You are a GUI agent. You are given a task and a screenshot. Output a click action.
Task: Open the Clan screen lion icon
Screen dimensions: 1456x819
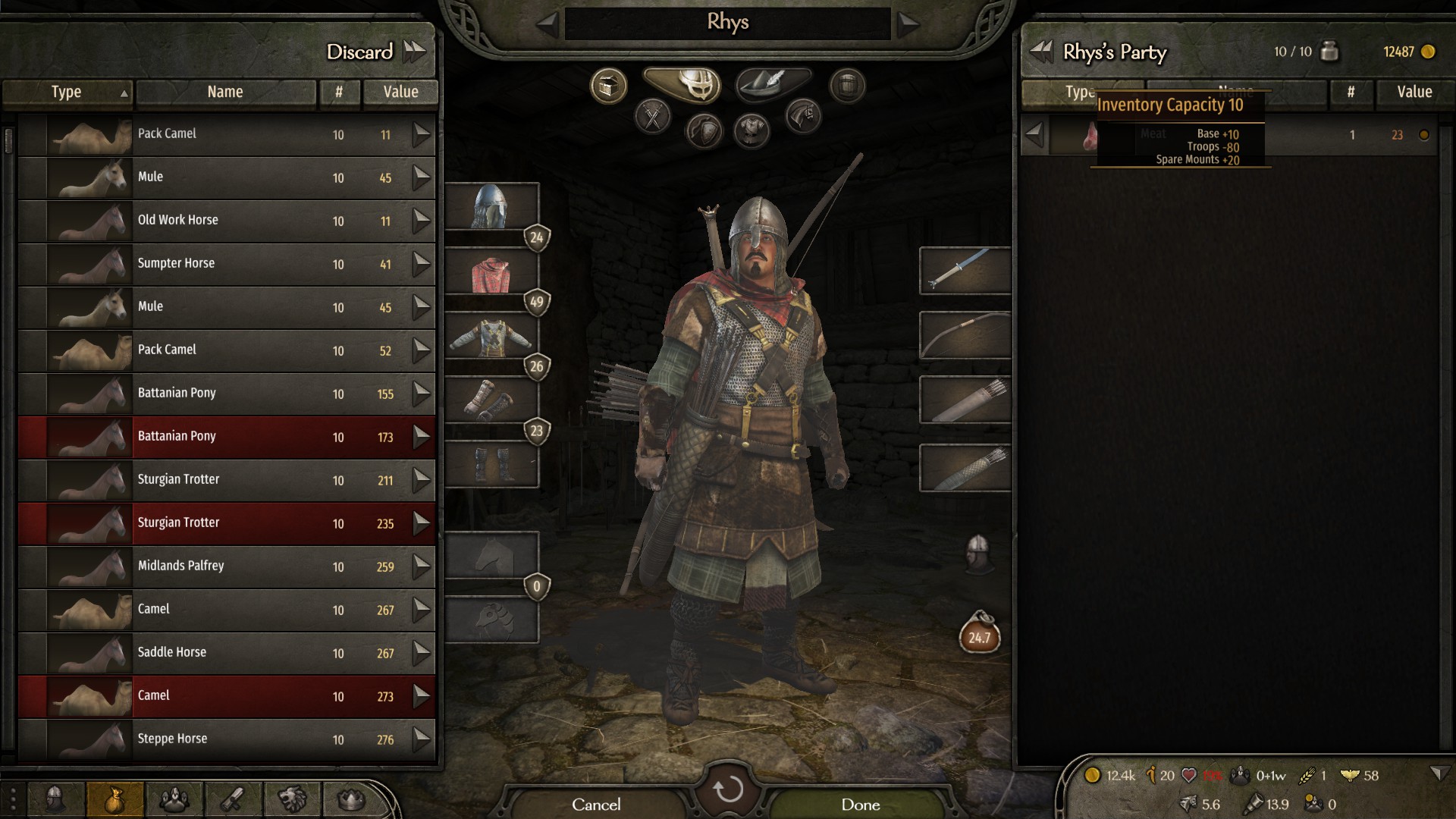[x=293, y=799]
